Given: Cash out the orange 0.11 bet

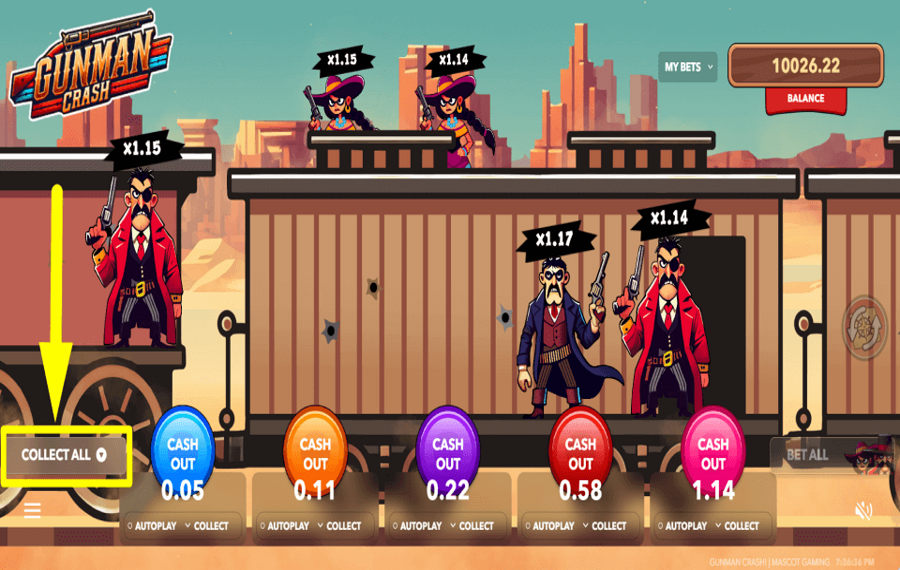Looking at the screenshot, I should (x=315, y=454).
